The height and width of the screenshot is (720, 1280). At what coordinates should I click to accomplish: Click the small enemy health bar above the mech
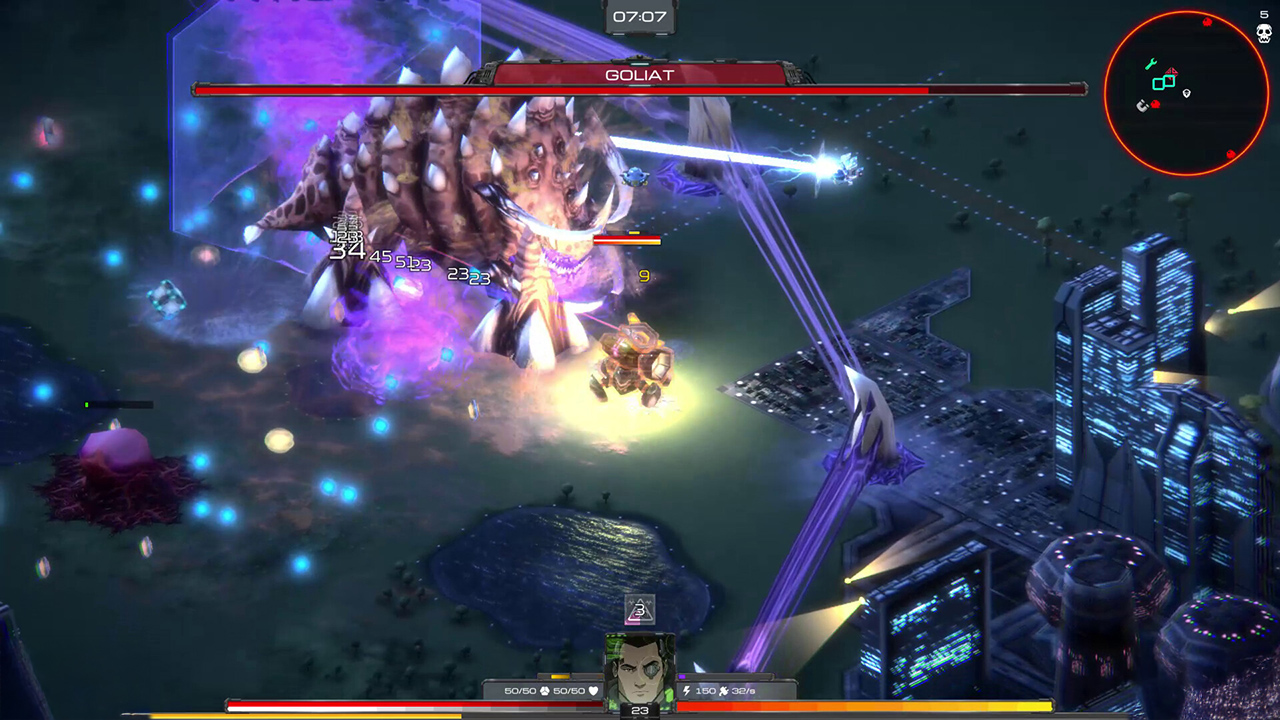coord(626,239)
